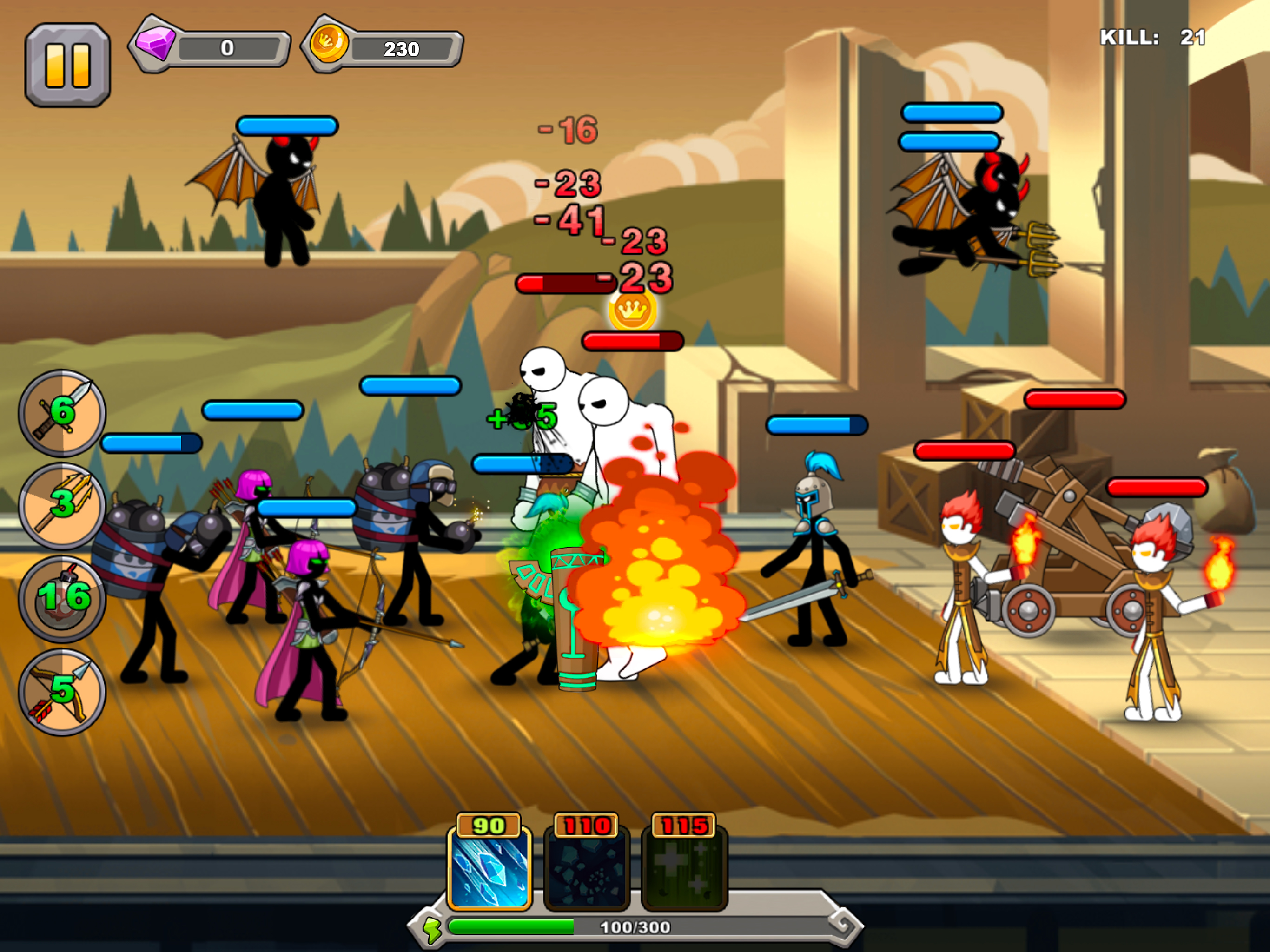Summon the sword unit costing 6
Viewport: 1270px width, 952px height.
[x=61, y=413]
